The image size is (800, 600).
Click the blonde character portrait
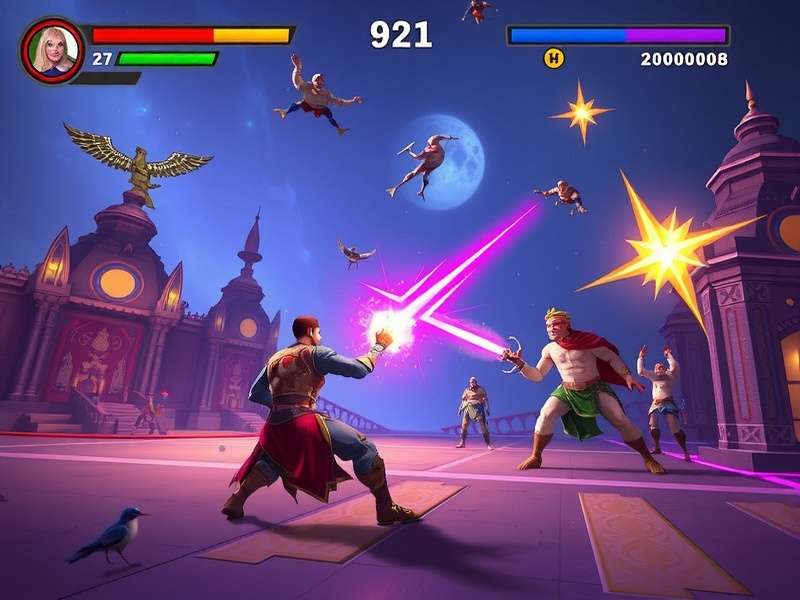point(50,50)
